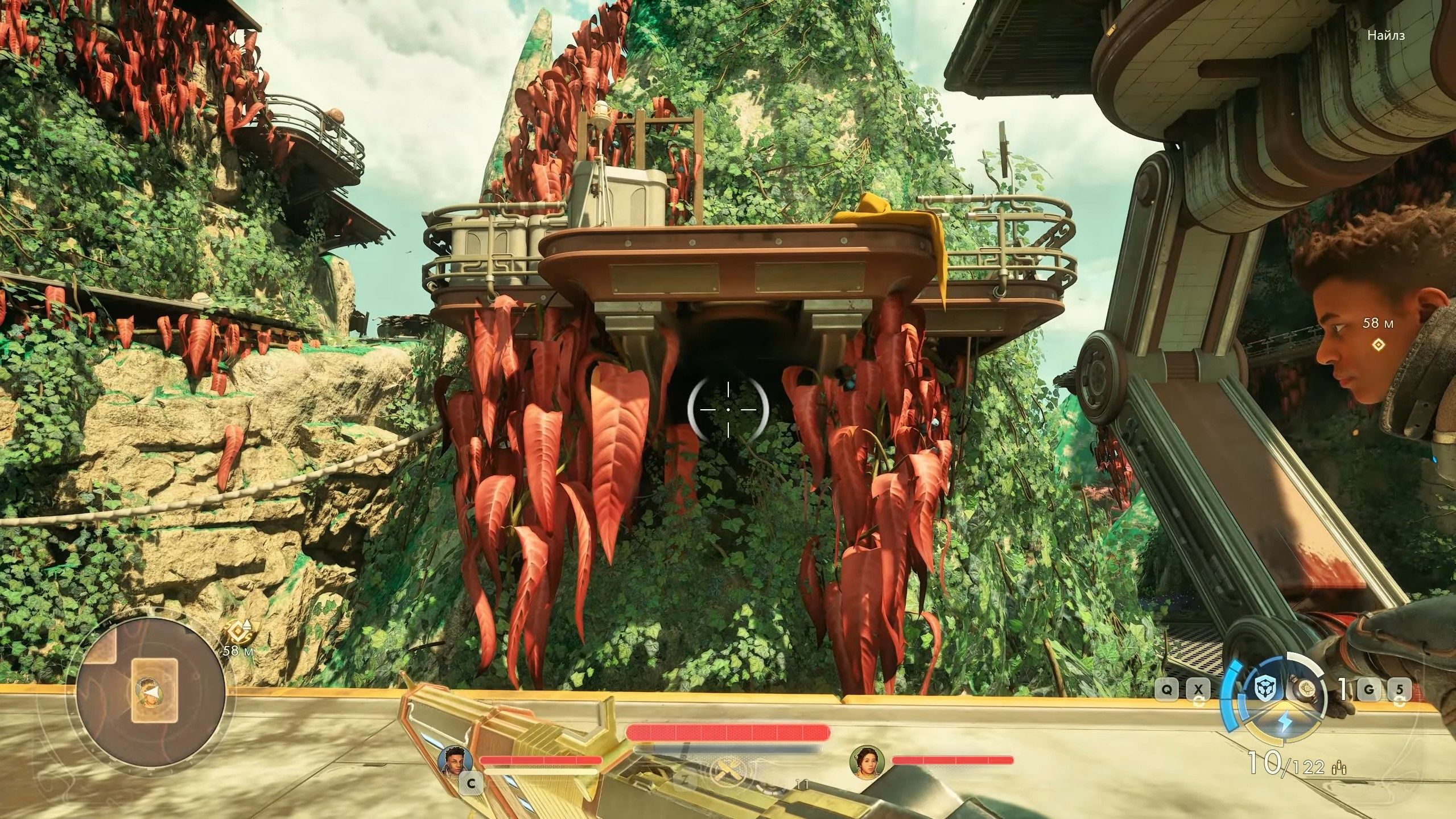The height and width of the screenshot is (819, 1456).
Task: Select the blue shield ability icon
Action: tap(1266, 689)
